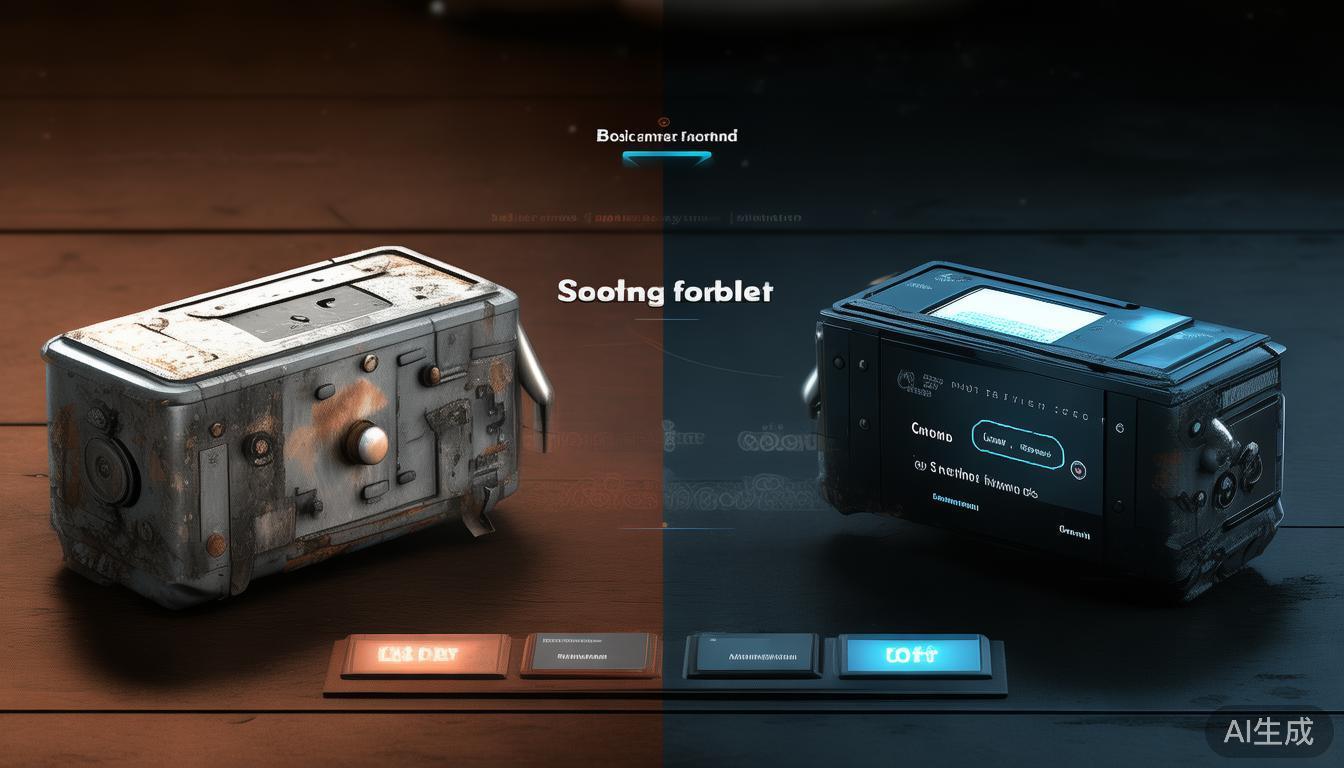This screenshot has width=1344, height=768.
Task: Select the small round red-symbol icon
Action: tap(1078, 467)
